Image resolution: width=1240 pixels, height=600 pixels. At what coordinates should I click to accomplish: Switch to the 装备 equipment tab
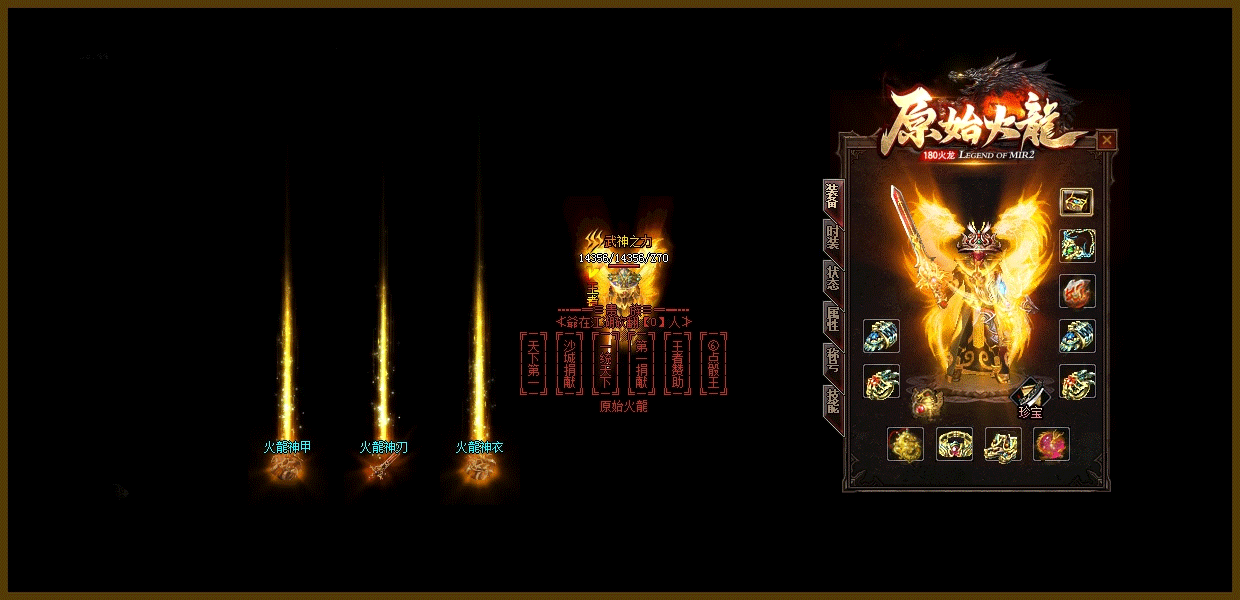coord(832,196)
